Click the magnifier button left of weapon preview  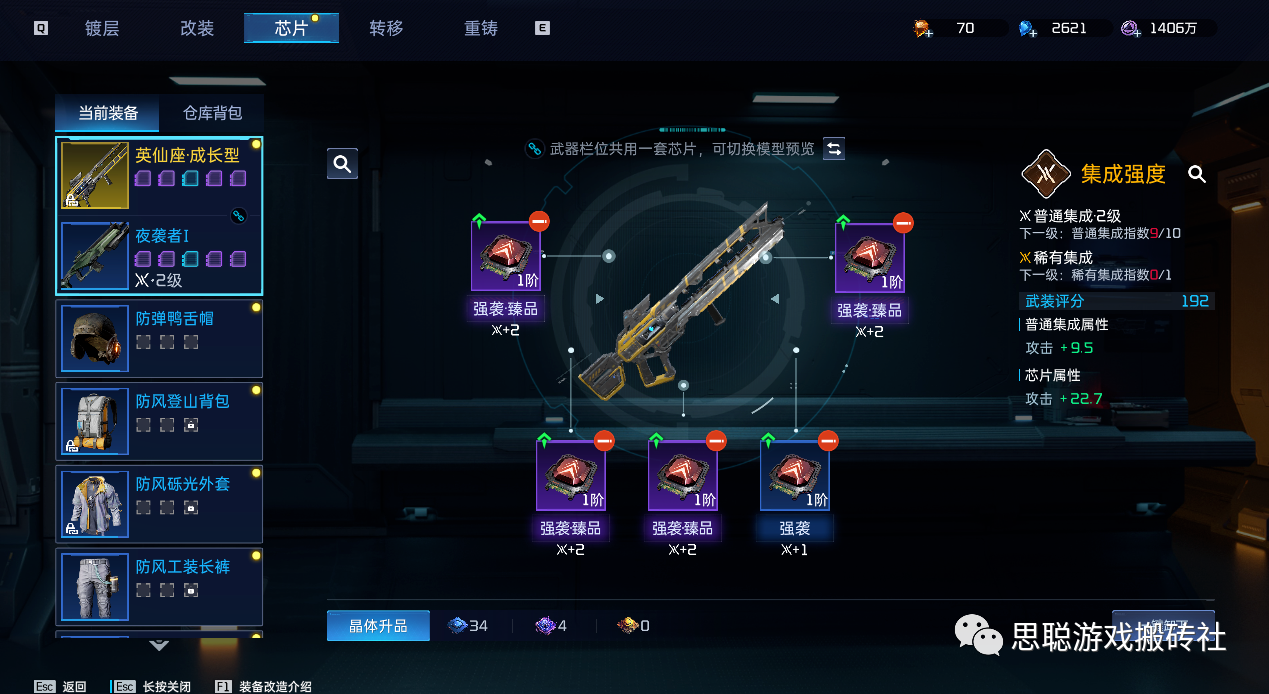point(342,164)
